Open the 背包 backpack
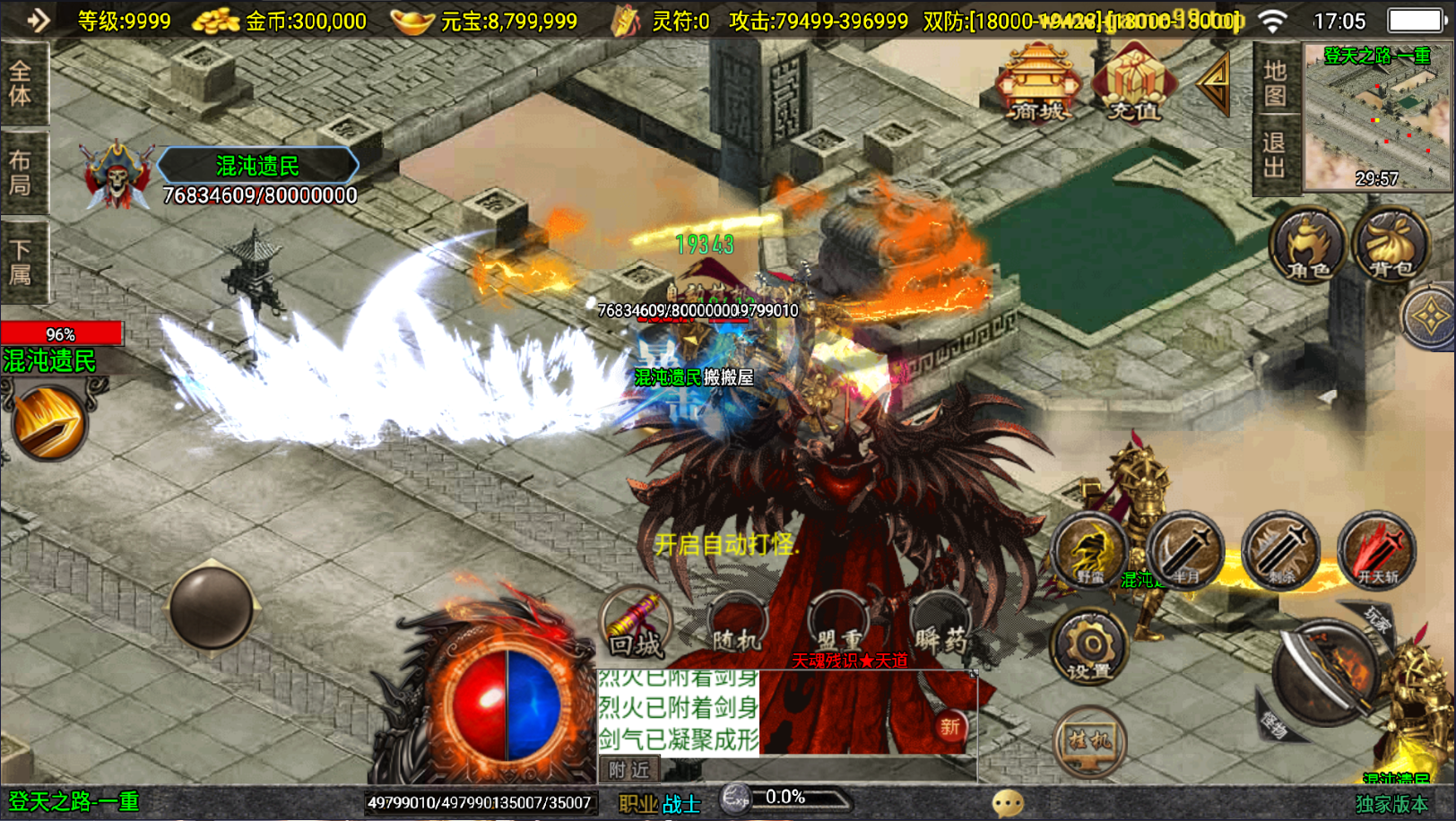Screen dimensions: 1456x821 tap(1391, 246)
